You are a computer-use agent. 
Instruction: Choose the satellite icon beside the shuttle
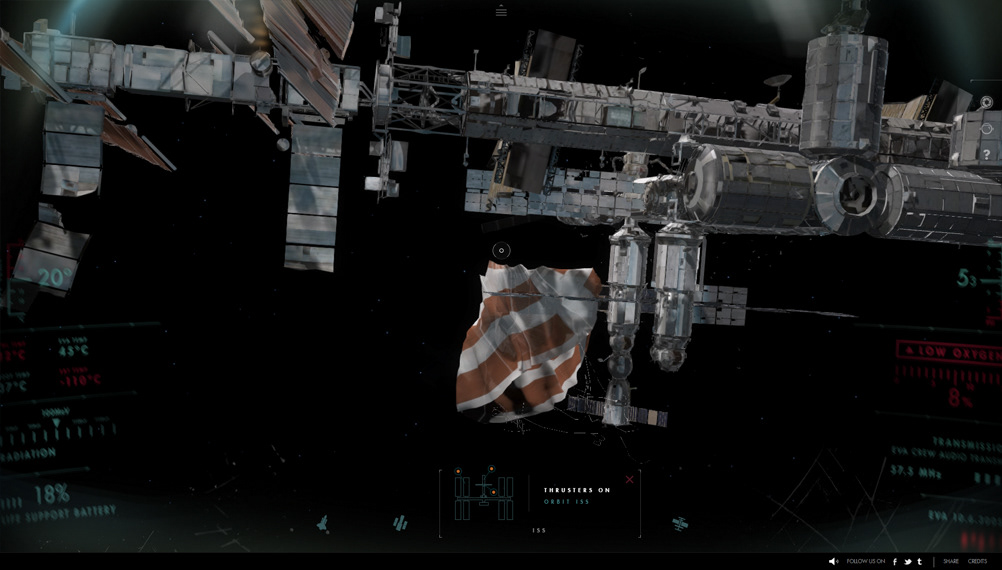[x=400, y=523]
